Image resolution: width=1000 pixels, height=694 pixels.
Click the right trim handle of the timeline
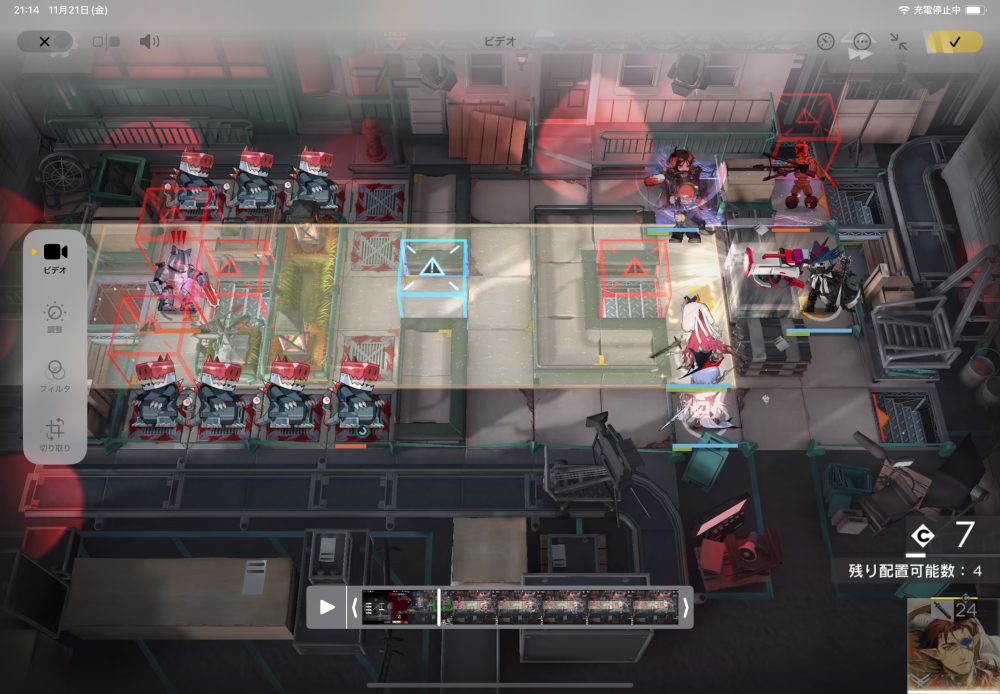pyautogui.click(x=686, y=607)
